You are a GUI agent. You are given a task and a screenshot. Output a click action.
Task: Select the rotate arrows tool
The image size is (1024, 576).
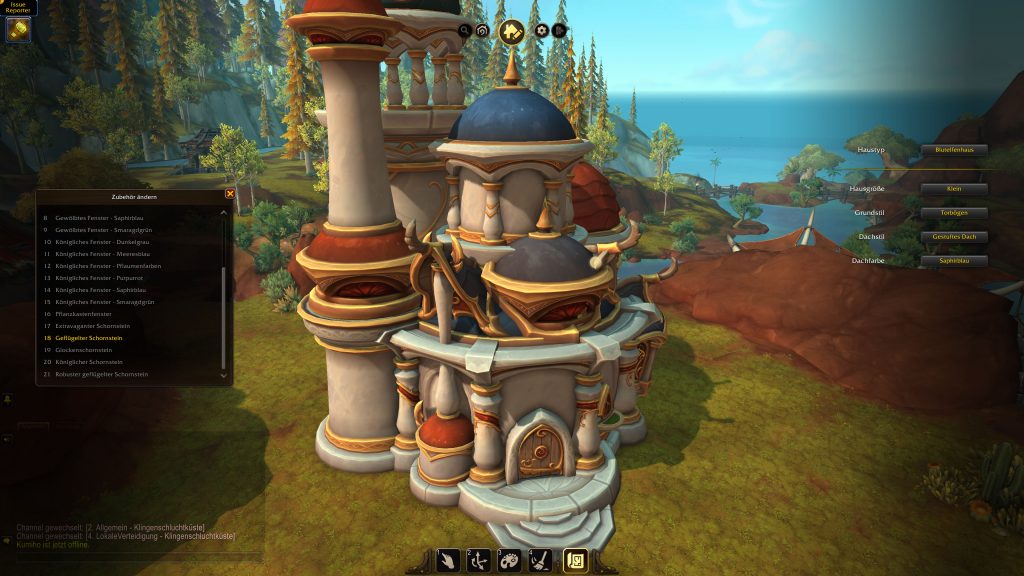[480, 561]
